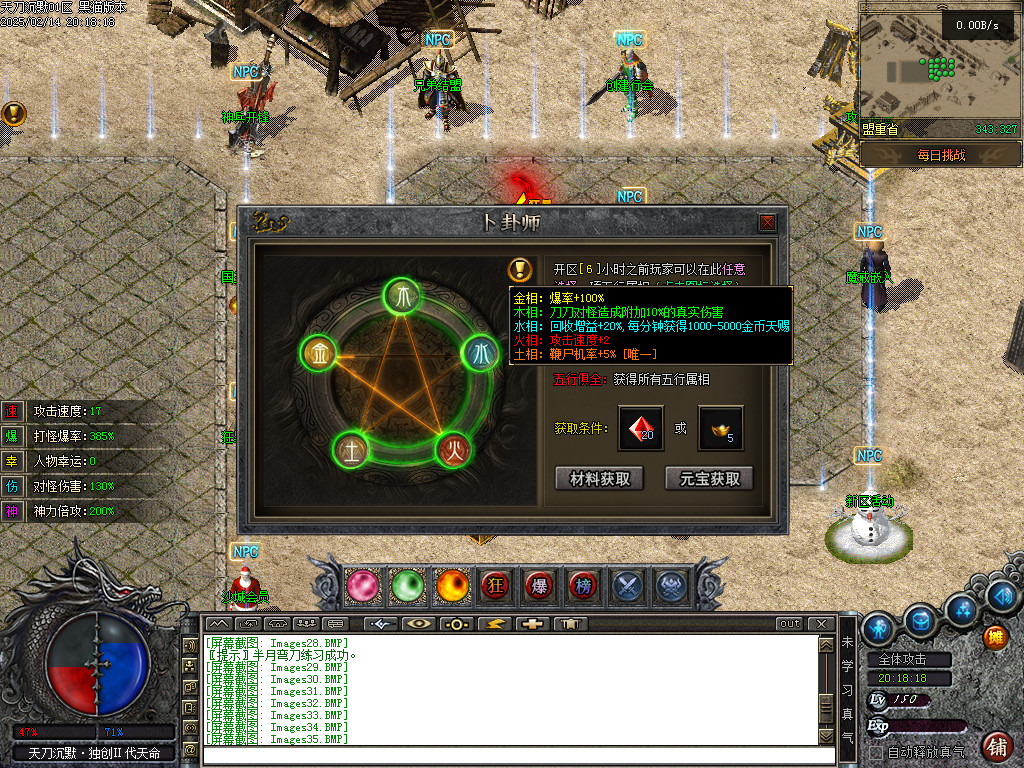Image resolution: width=1024 pixels, height=768 pixels.
Task: Open the 每日挑战 daily challenge button
Action: [x=940, y=156]
